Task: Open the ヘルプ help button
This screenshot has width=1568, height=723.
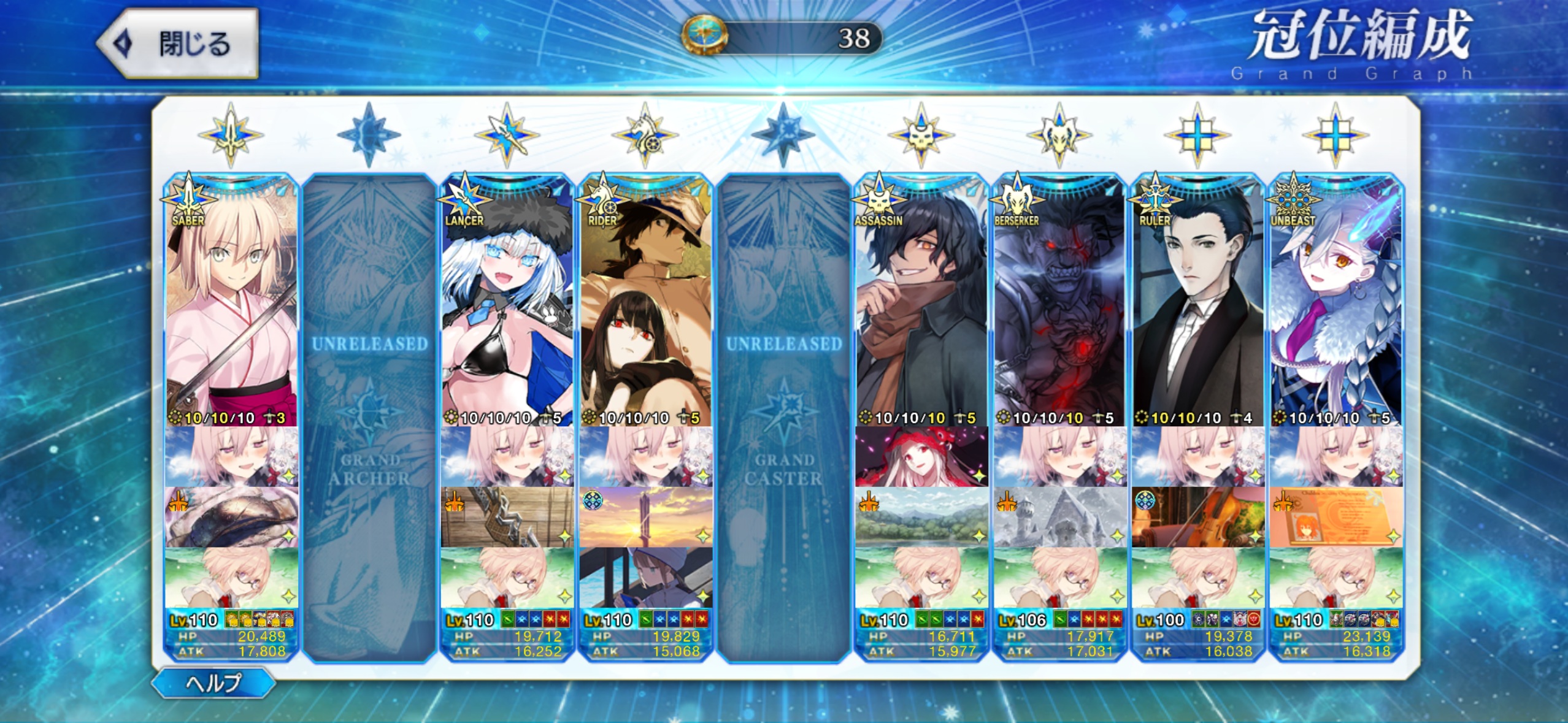Action: pyautogui.click(x=213, y=683)
